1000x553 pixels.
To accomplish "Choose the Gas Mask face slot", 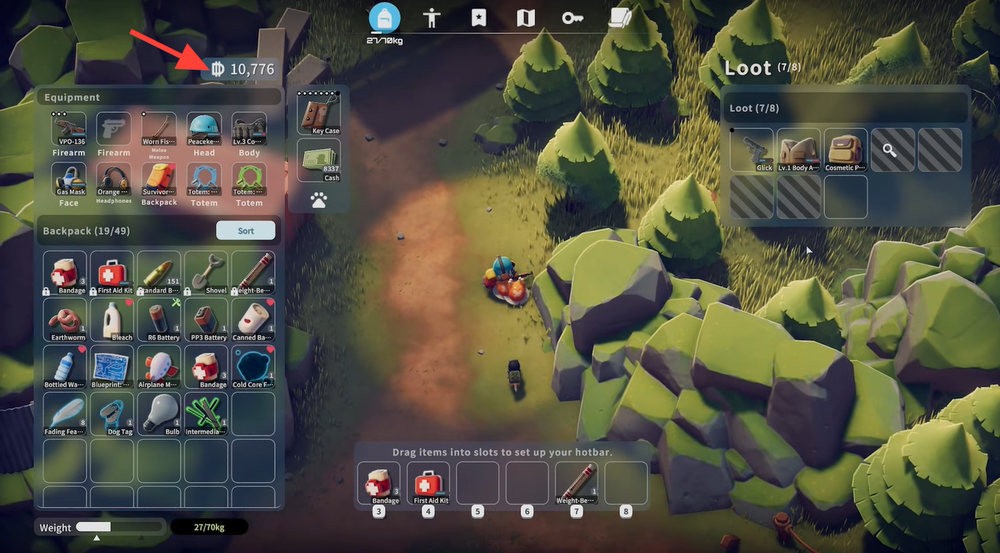I will [x=68, y=182].
